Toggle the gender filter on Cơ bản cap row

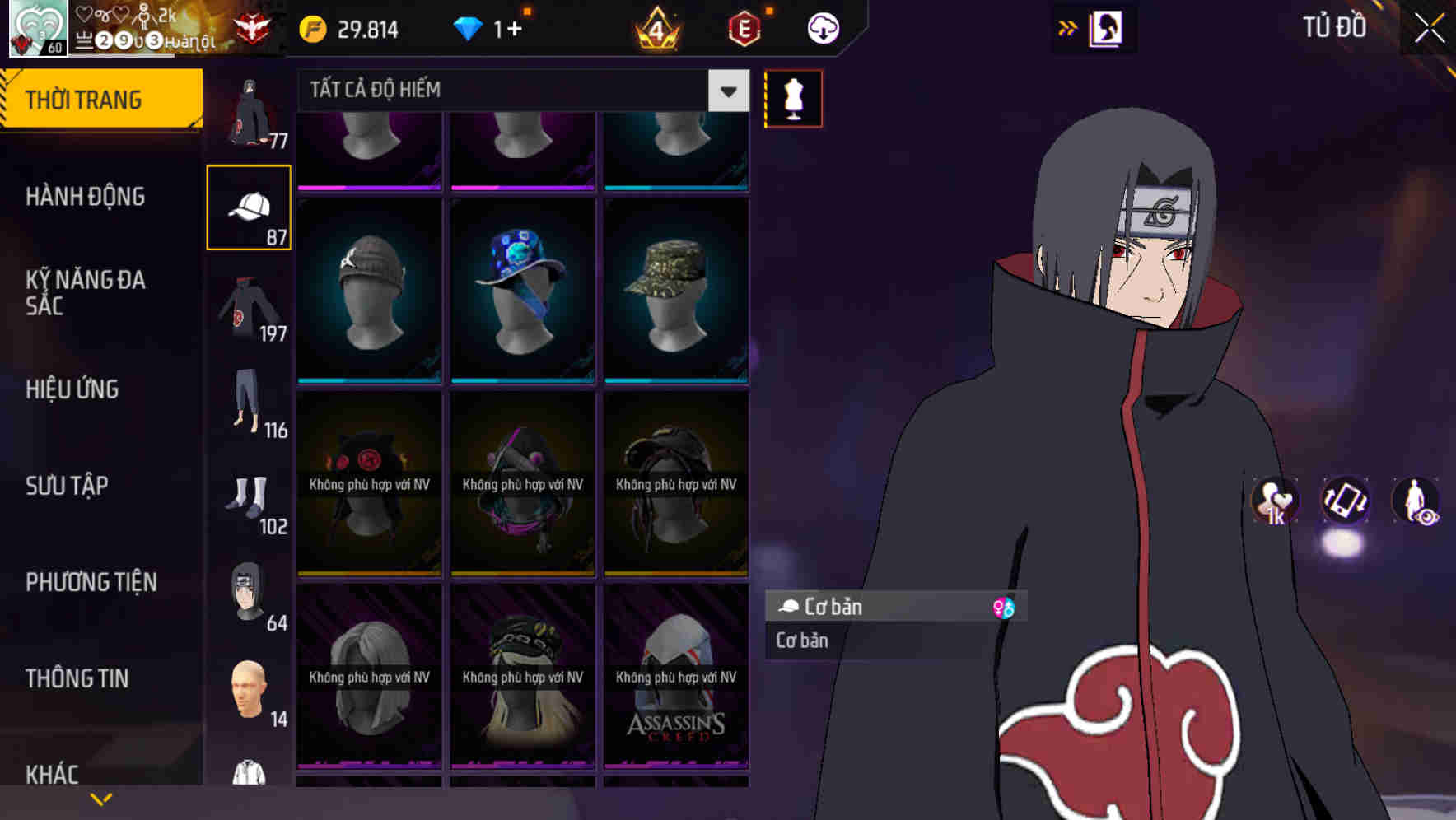(x=1004, y=607)
